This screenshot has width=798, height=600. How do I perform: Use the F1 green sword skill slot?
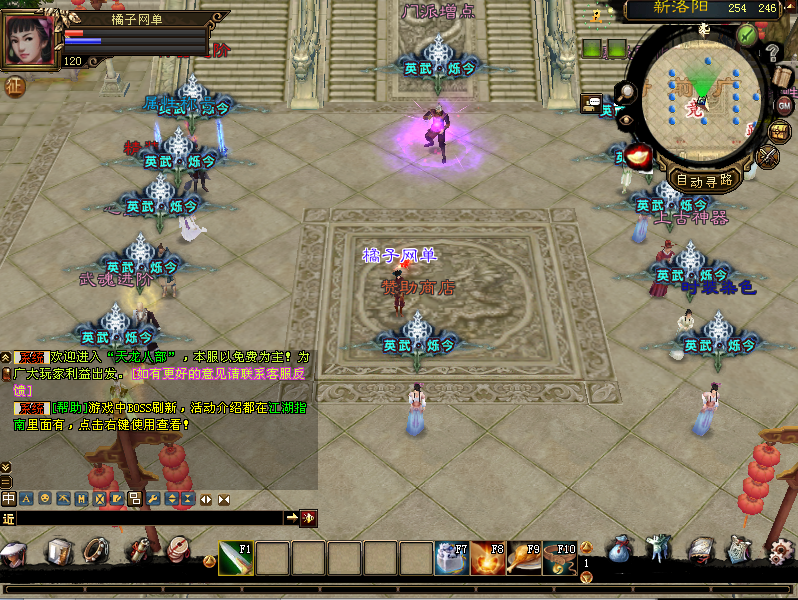click(236, 558)
